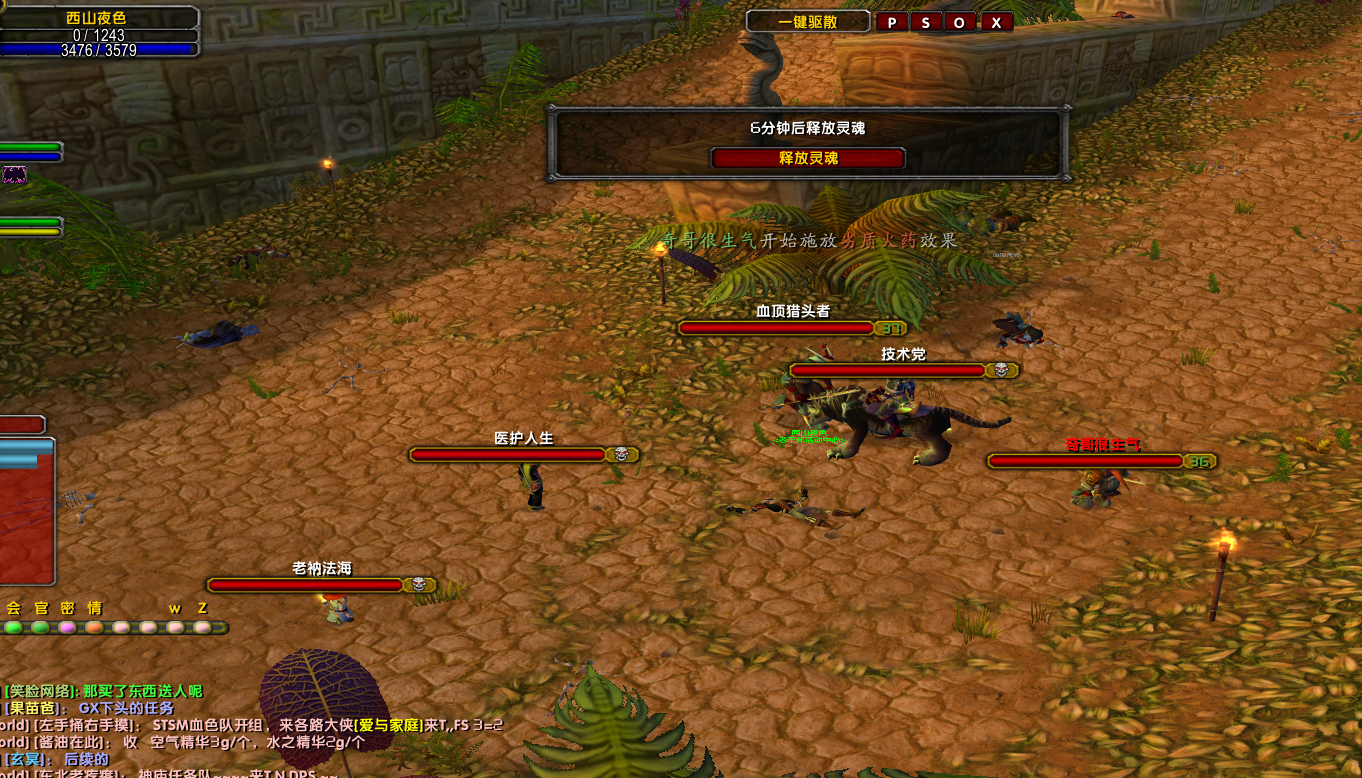The image size is (1362, 778).
Task: Click the red P button
Action: pos(891,22)
